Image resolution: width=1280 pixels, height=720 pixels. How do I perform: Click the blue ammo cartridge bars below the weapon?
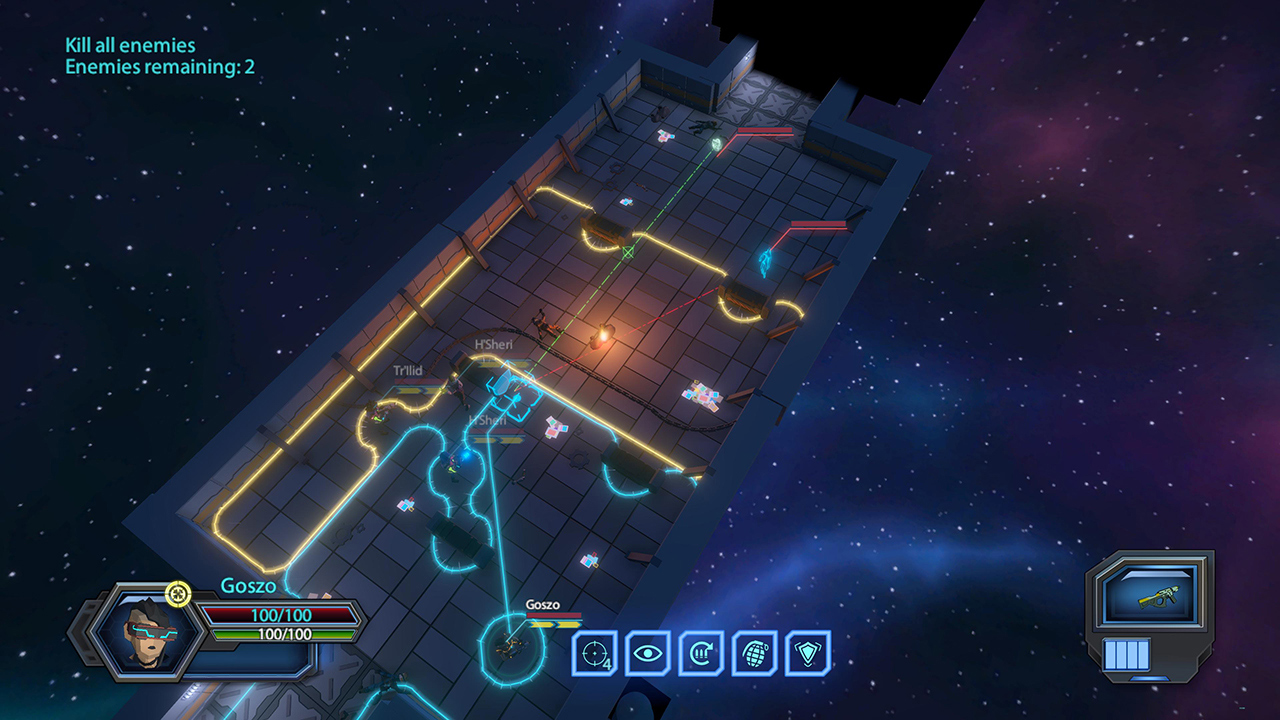coord(1129,656)
